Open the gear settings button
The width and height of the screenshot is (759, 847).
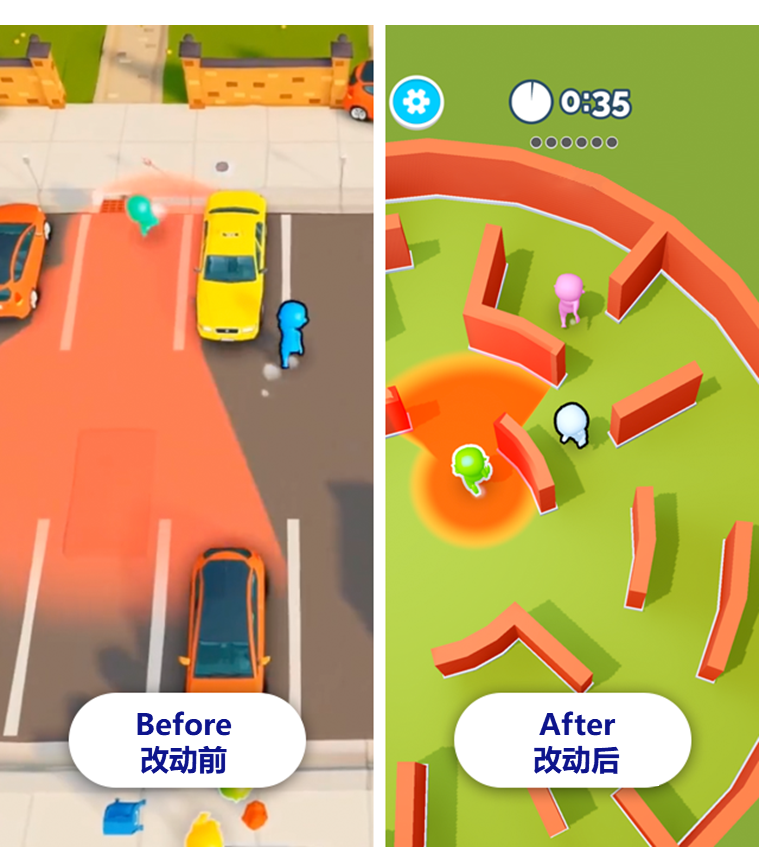click(x=416, y=102)
